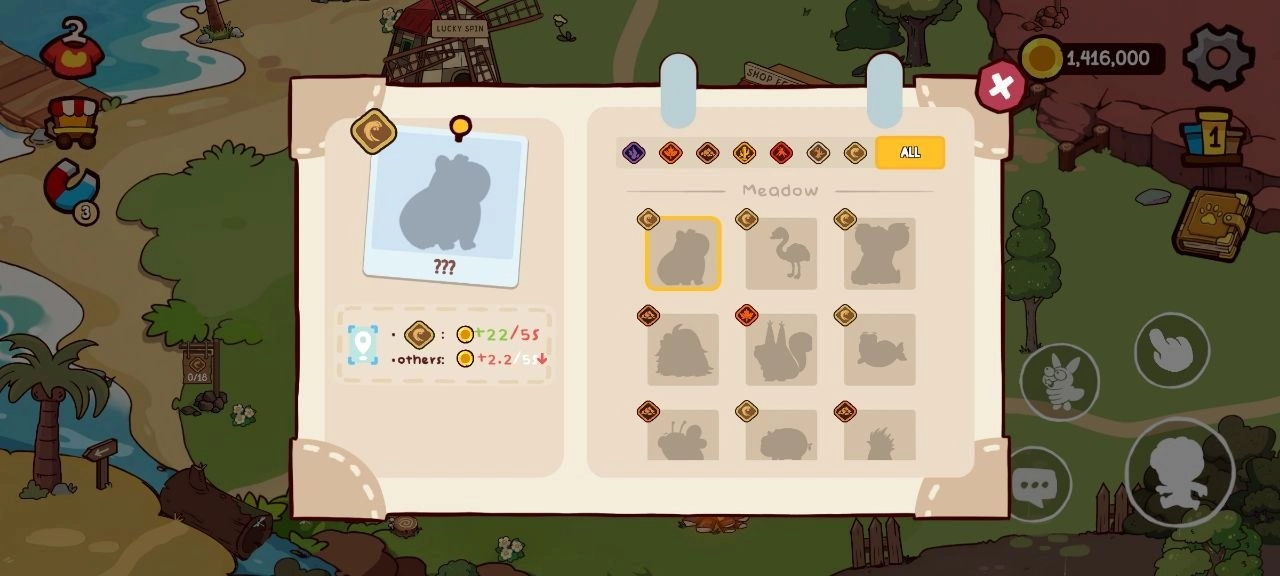Filter animals by the purple rarity badge

[x=634, y=153]
